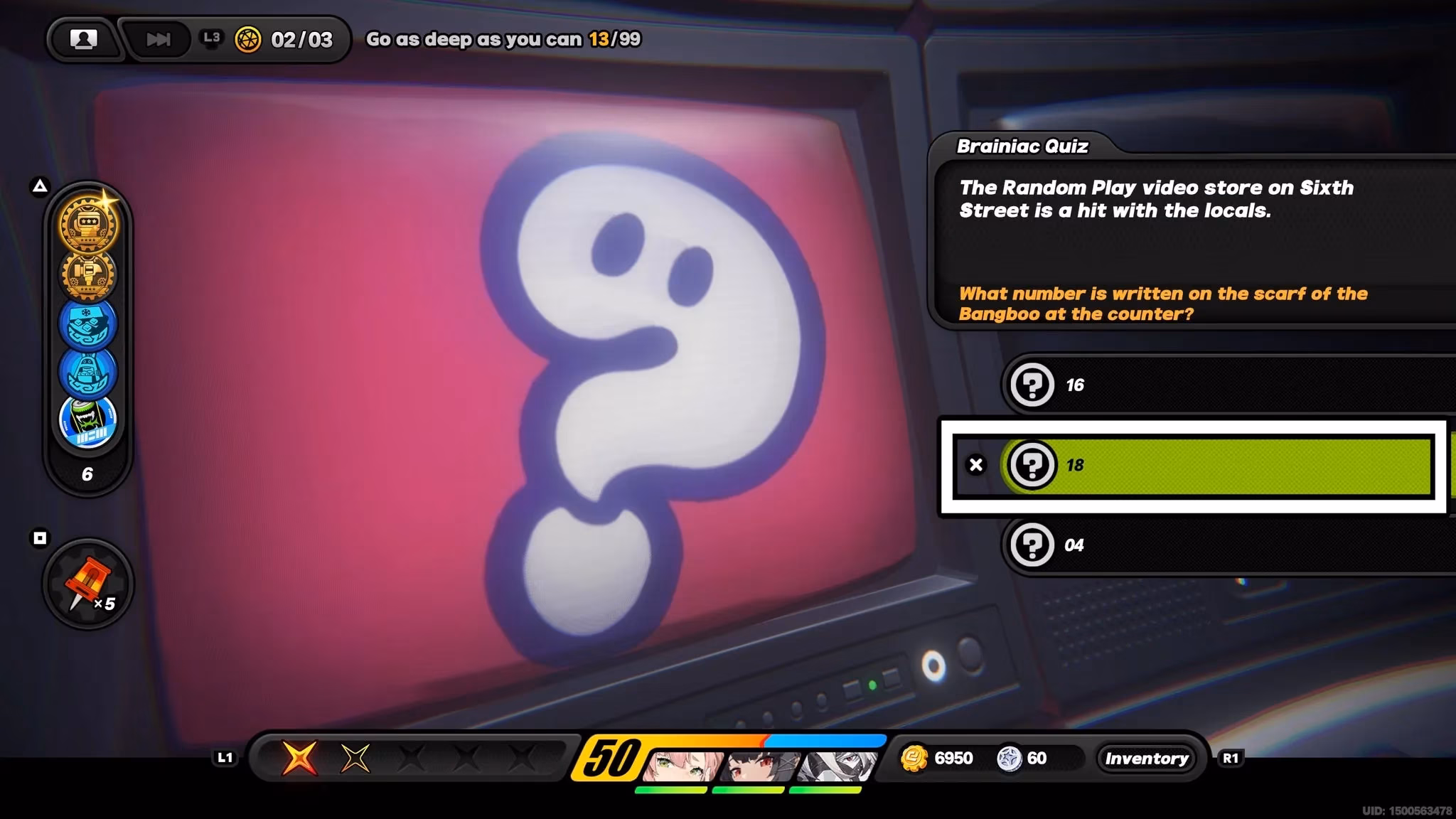Open the profile portrait button

[x=83, y=39]
